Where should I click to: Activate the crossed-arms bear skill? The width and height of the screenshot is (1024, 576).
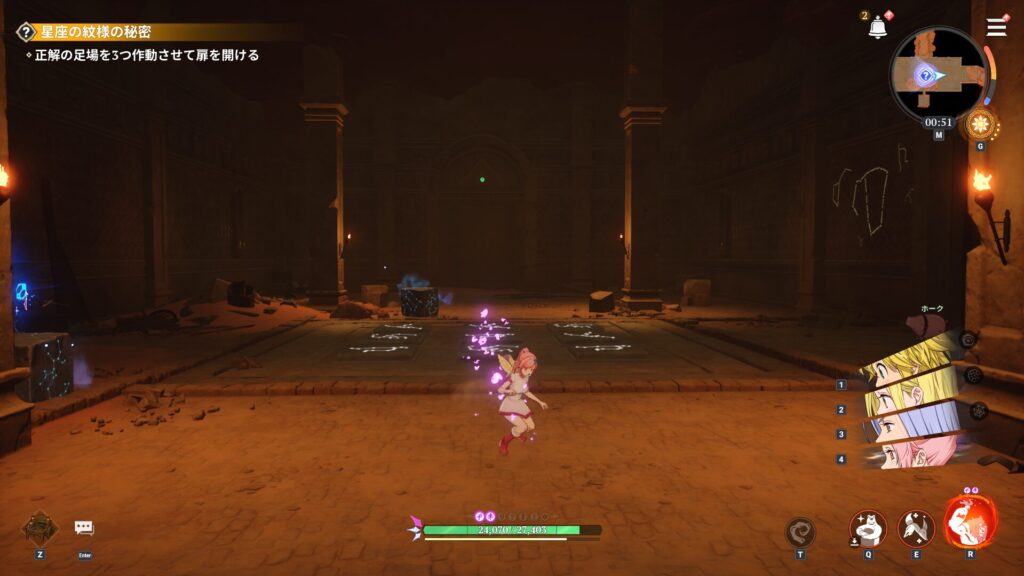coord(867,528)
